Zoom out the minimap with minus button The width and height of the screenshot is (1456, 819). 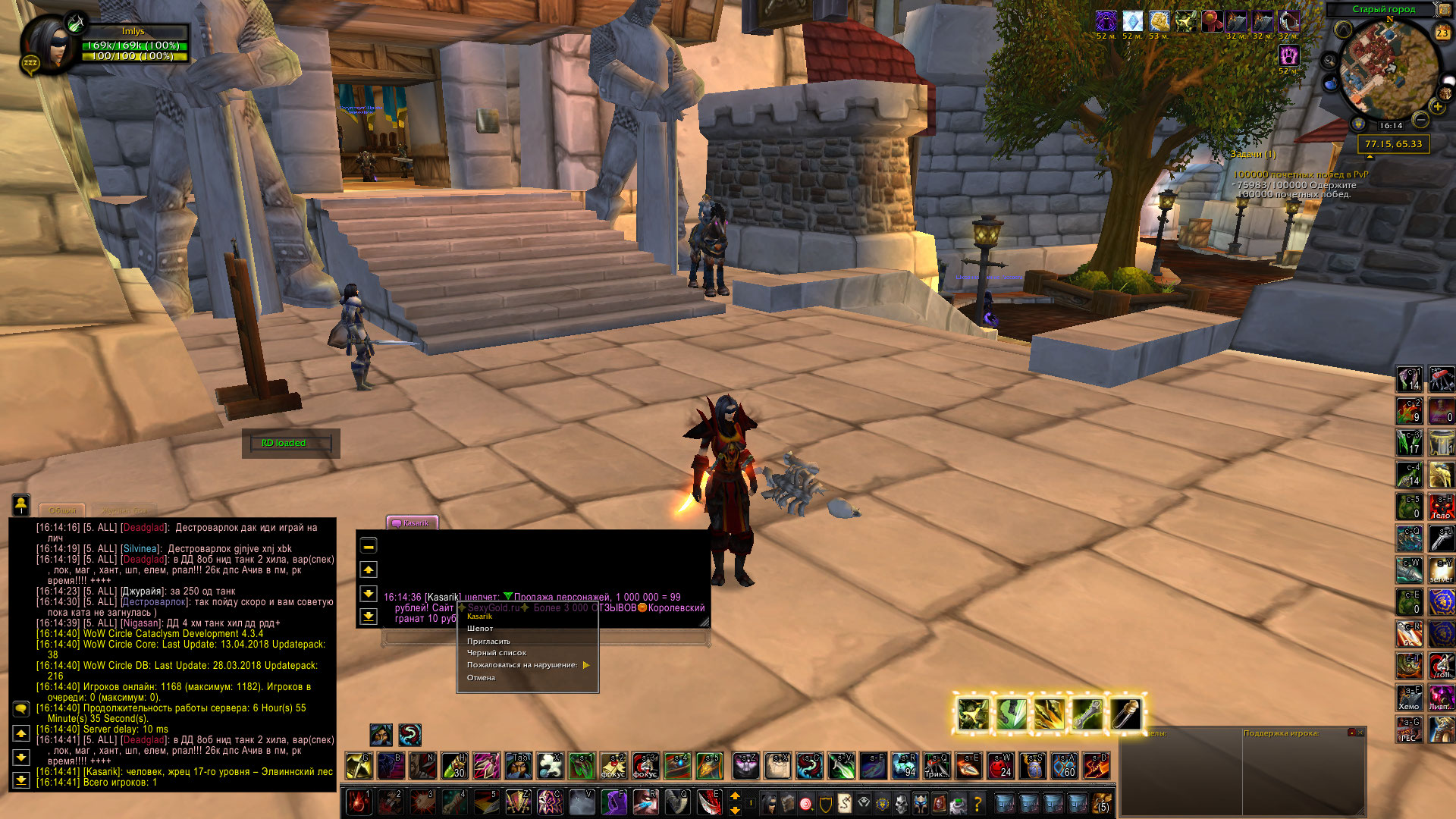pyautogui.click(x=1421, y=120)
